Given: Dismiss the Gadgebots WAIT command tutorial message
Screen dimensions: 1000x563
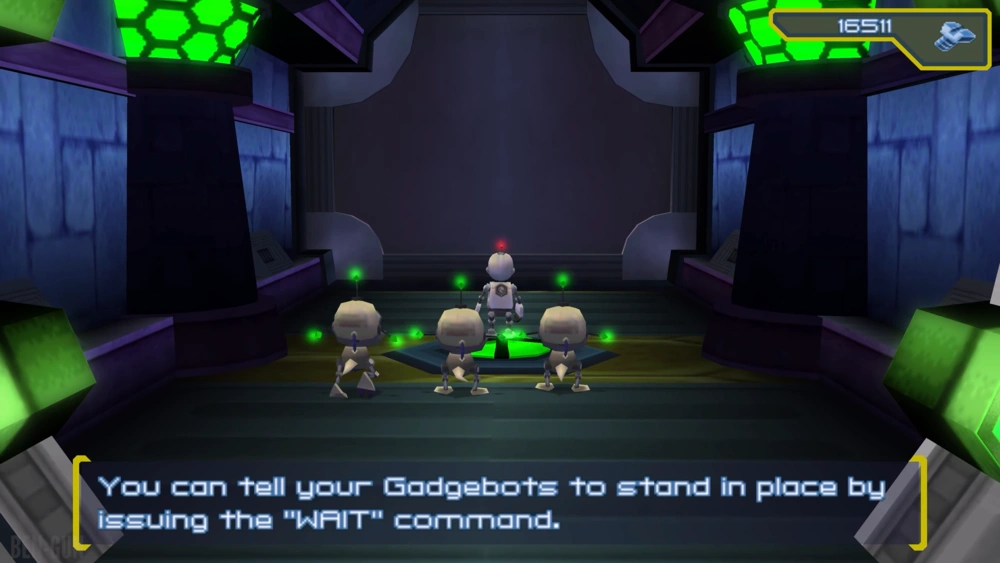Looking at the screenshot, I should coord(498,503).
